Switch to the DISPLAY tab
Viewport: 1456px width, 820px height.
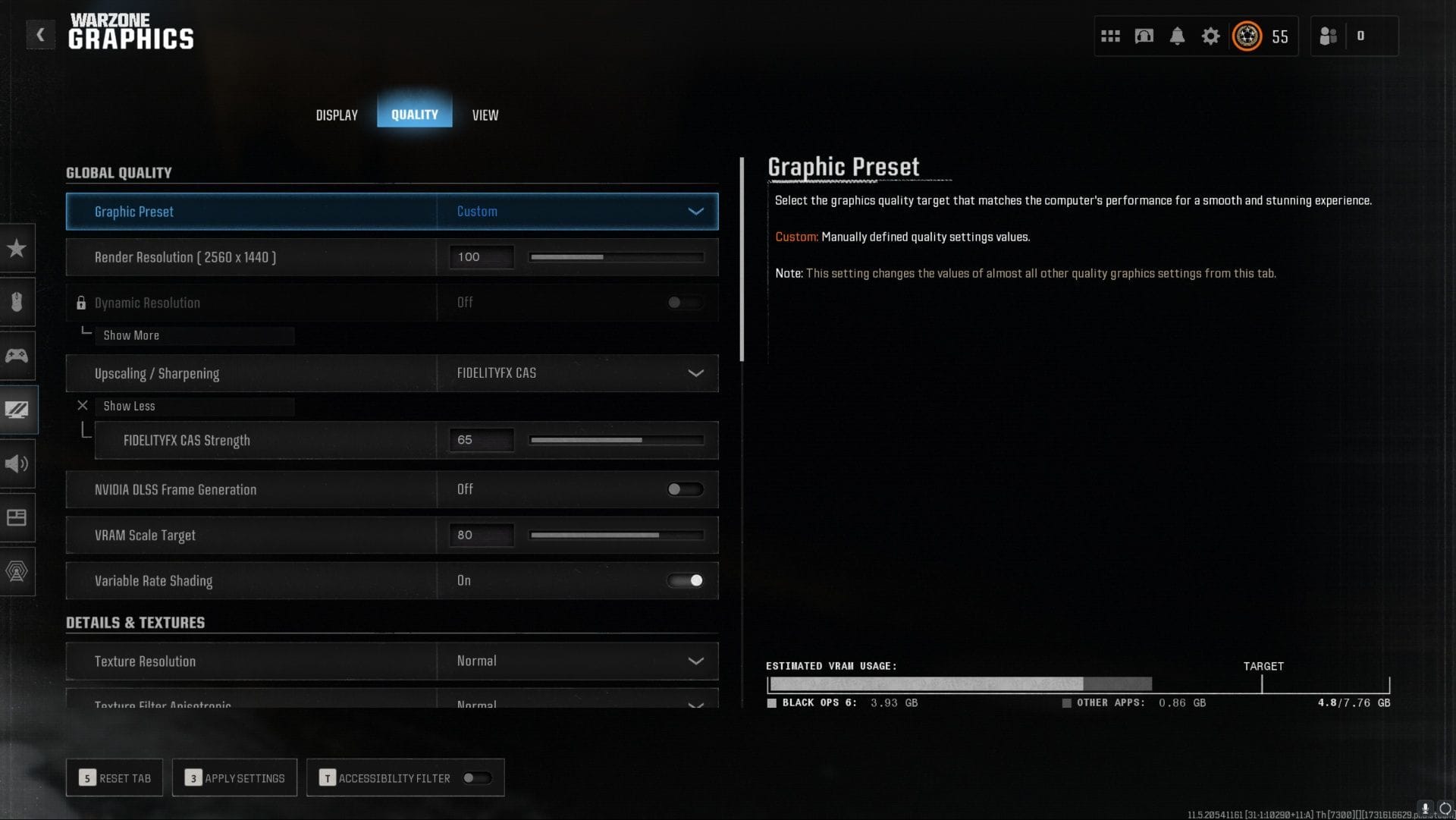[x=336, y=115]
